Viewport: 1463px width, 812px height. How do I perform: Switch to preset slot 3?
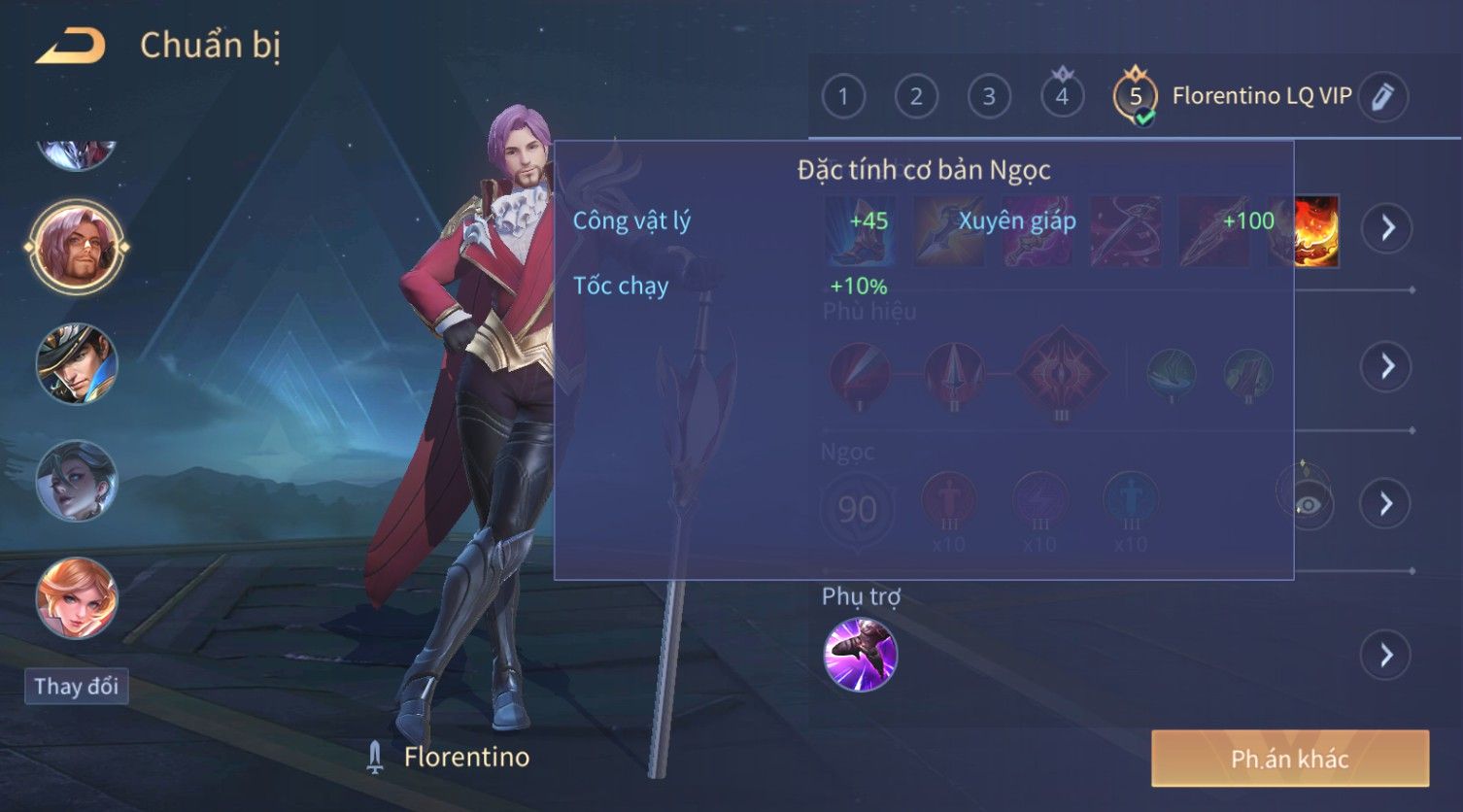tap(989, 96)
